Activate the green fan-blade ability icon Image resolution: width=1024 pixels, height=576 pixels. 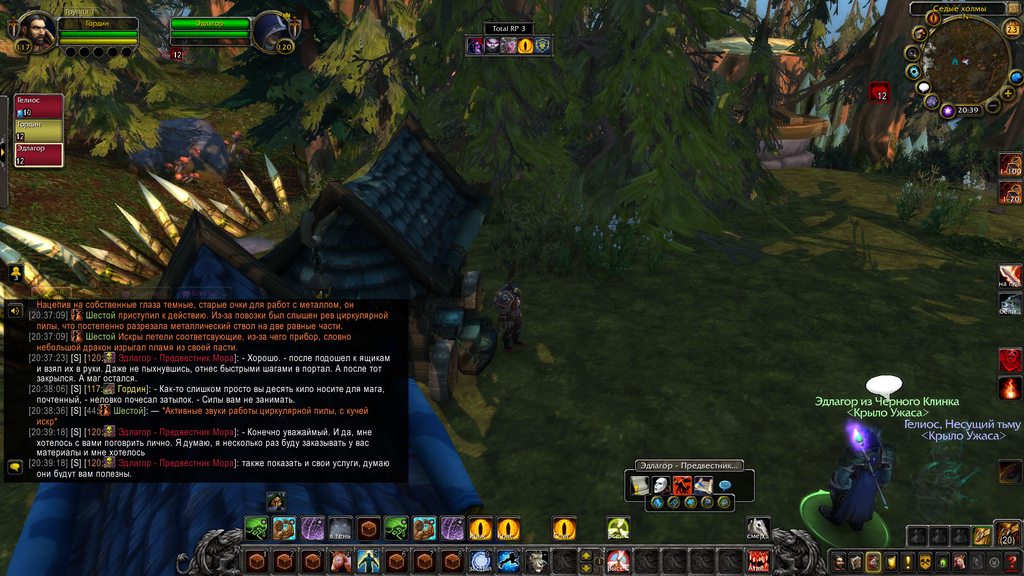(x=617, y=528)
